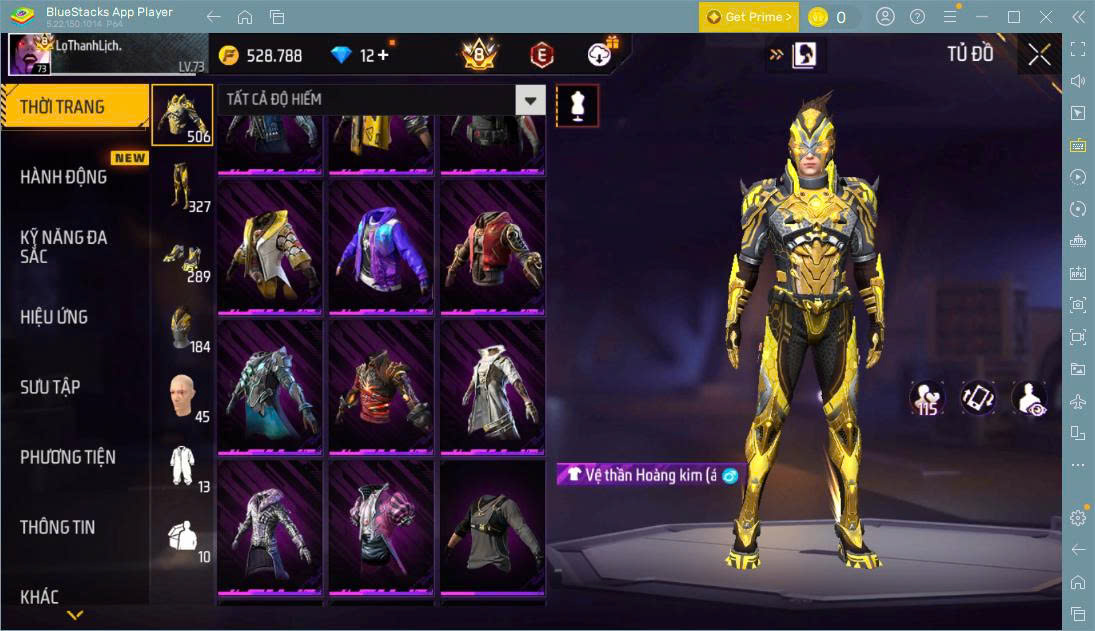The height and width of the screenshot is (631, 1095).
Task: Click the Vệ thần Hoàng kim outfit label
Action: pos(650,475)
